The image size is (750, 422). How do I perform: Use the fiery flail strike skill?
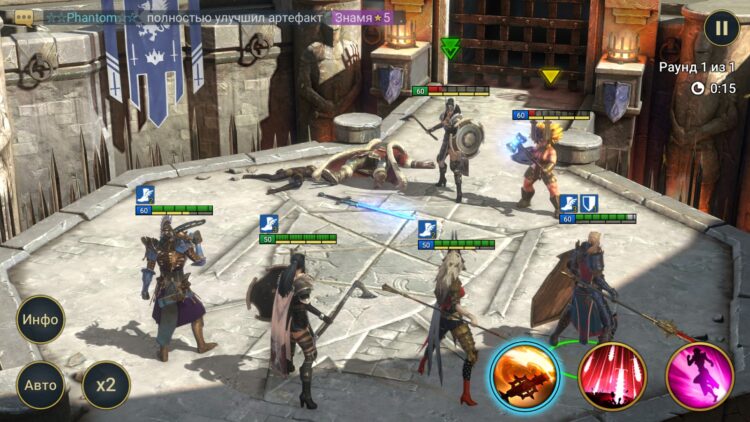(524, 376)
